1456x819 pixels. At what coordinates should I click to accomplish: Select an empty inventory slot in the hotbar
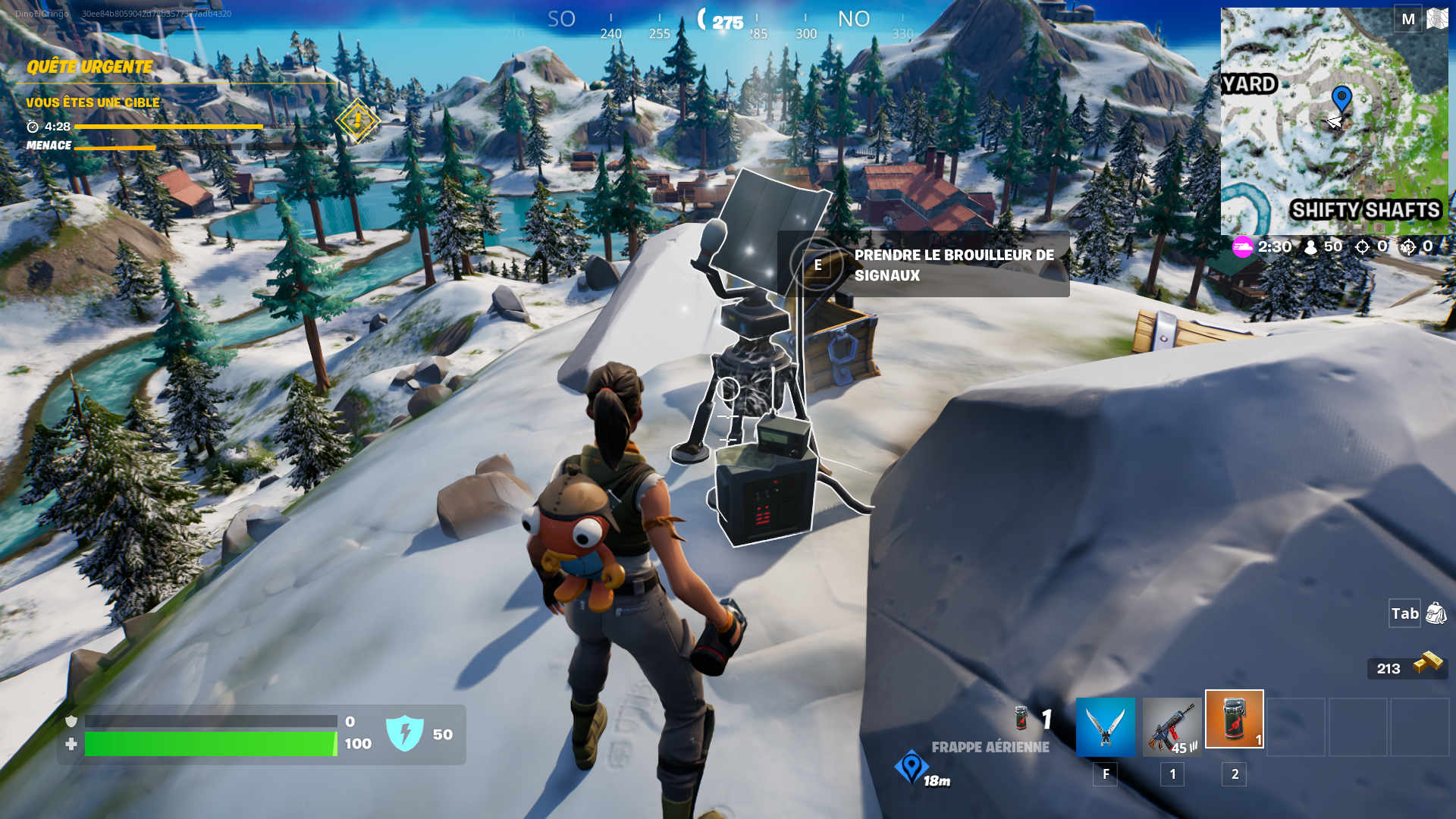pos(1295,728)
